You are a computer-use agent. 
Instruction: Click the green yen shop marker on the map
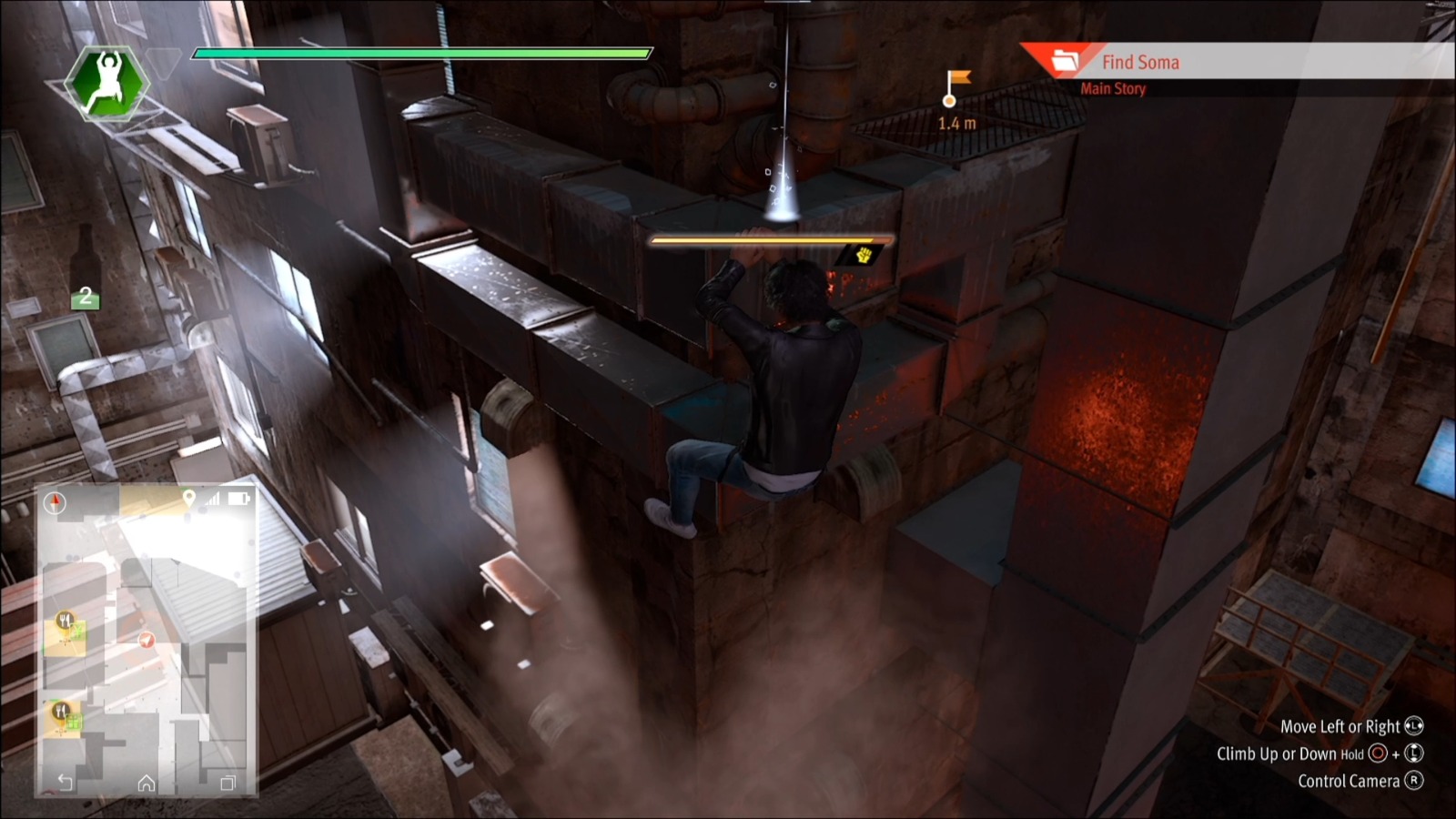pyautogui.click(x=78, y=629)
